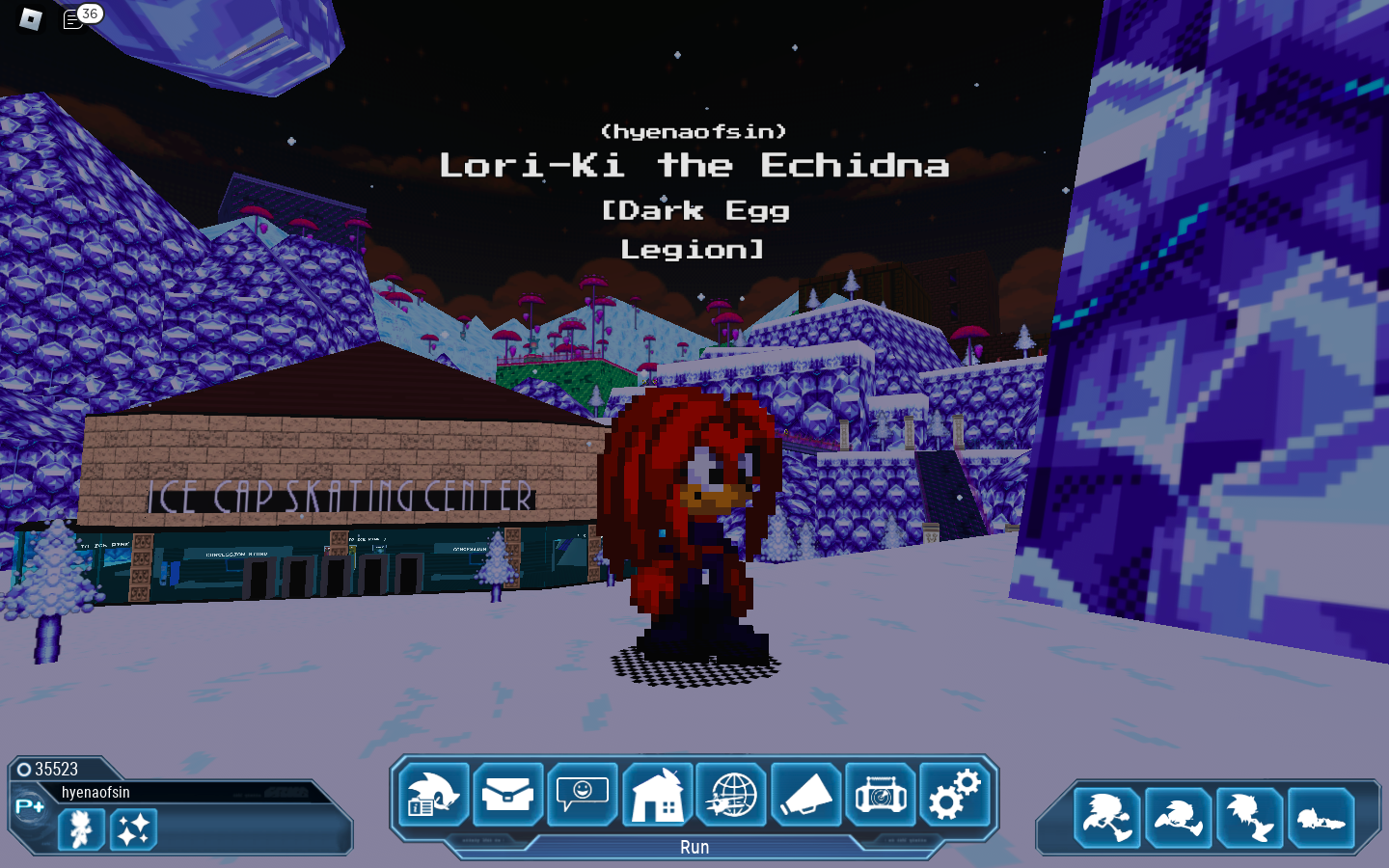This screenshot has height=868, width=1389.
Task: Click the house icon button
Action: pos(657,795)
